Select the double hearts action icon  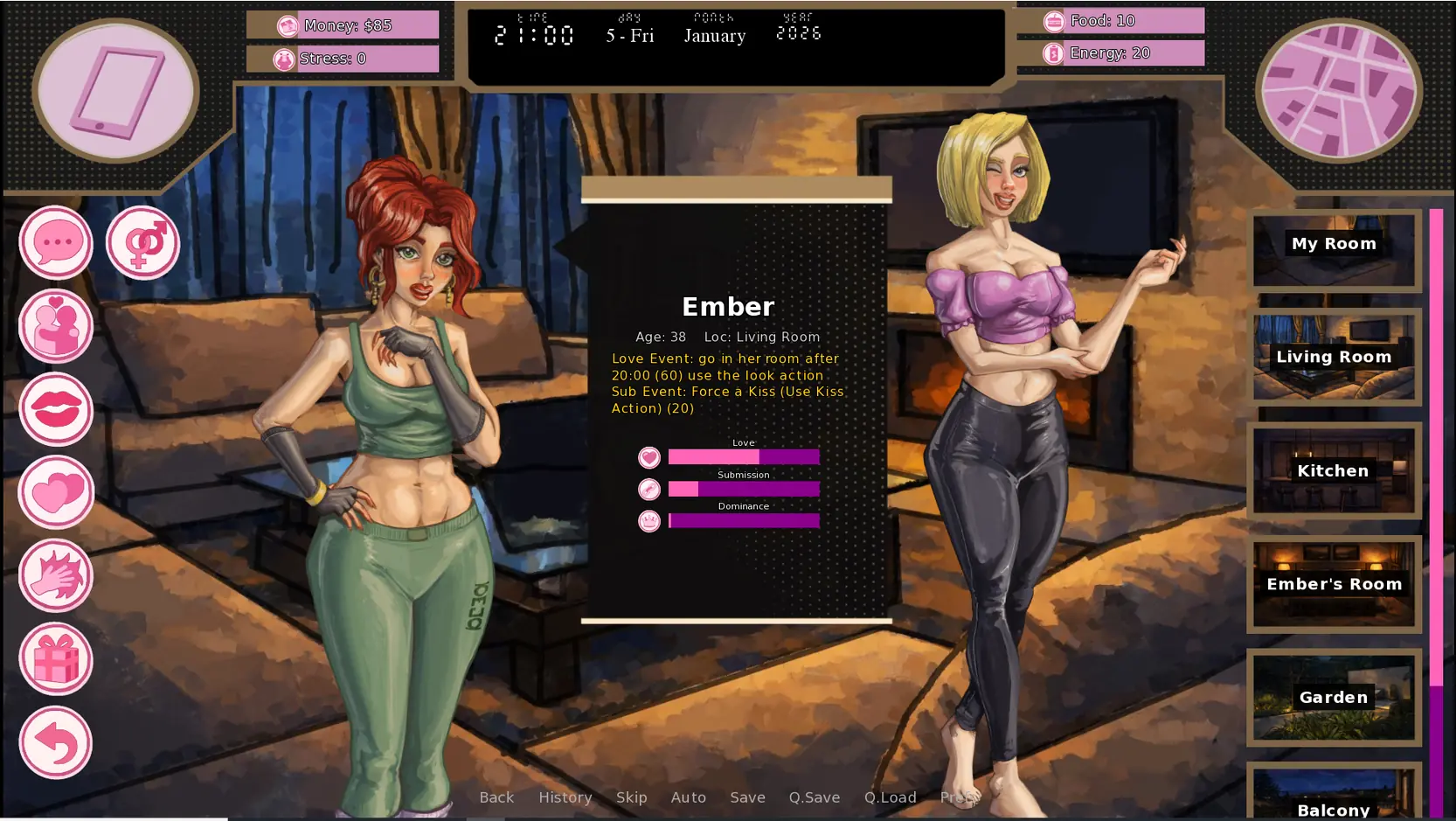56,492
